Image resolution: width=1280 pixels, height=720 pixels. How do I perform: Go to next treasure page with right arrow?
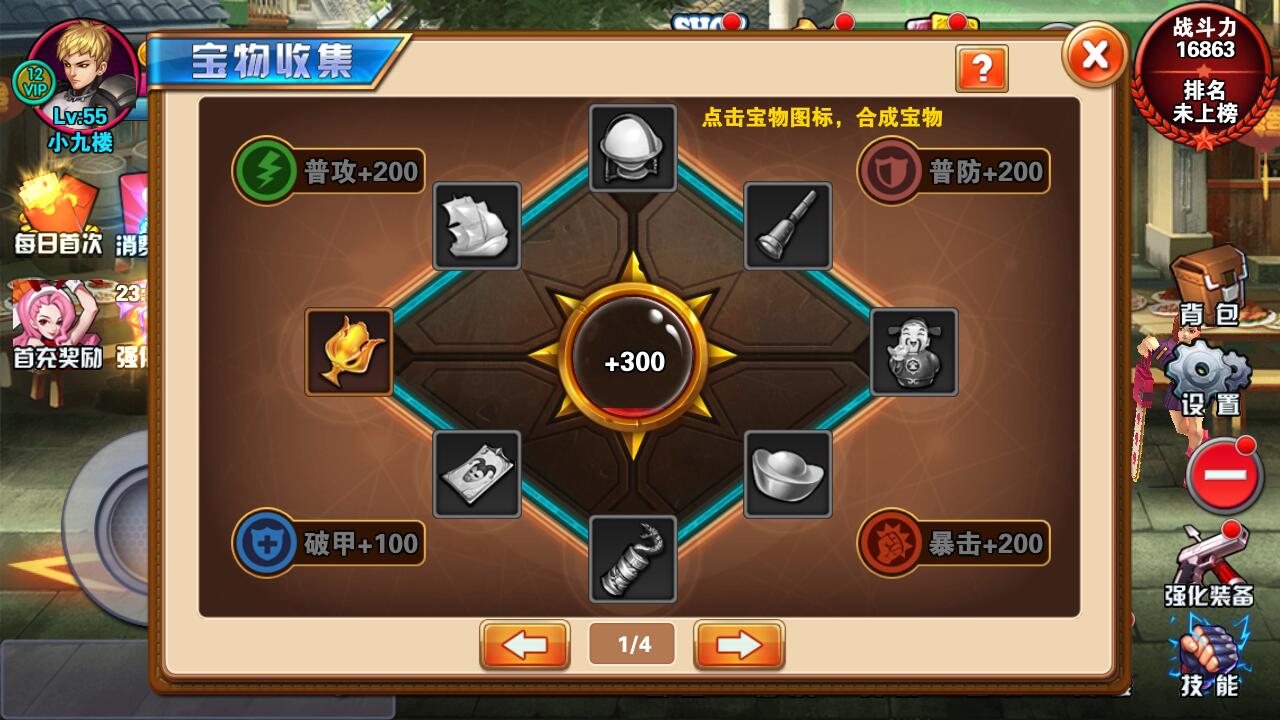(x=737, y=645)
